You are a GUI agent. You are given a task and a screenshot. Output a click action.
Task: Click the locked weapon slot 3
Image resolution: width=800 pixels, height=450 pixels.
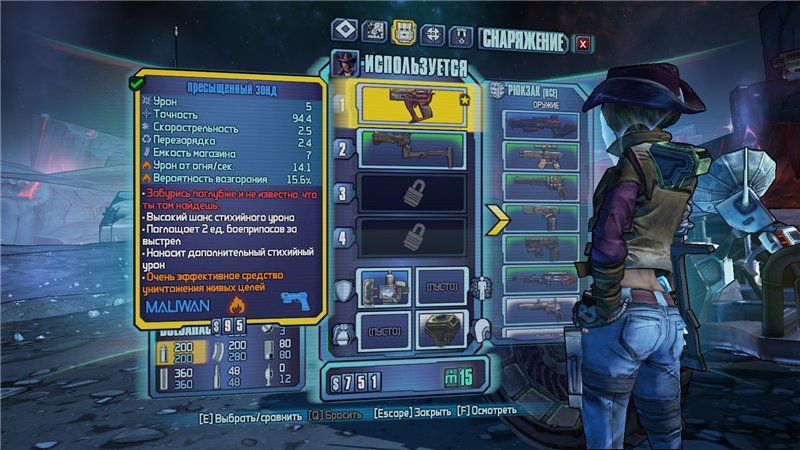(412, 194)
